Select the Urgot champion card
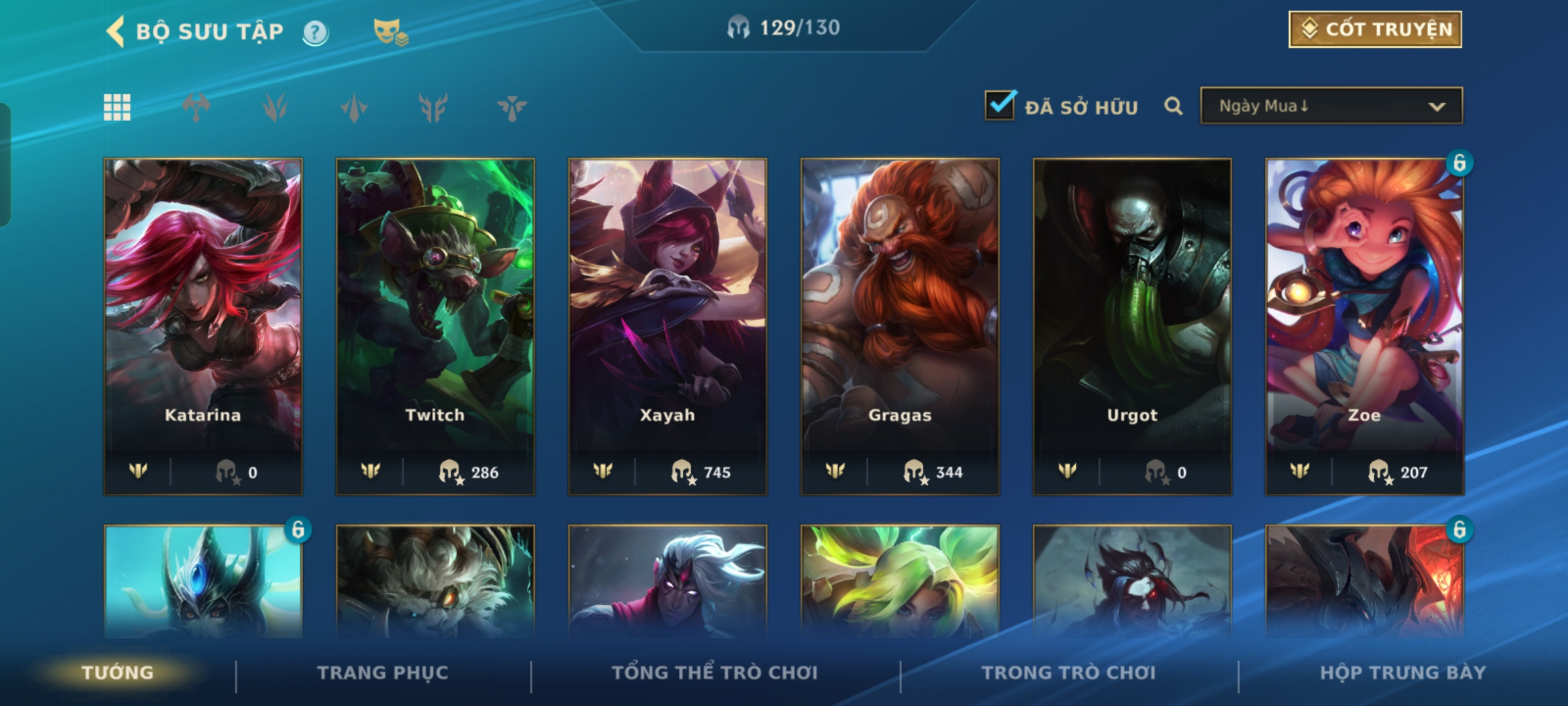 [x=1132, y=326]
